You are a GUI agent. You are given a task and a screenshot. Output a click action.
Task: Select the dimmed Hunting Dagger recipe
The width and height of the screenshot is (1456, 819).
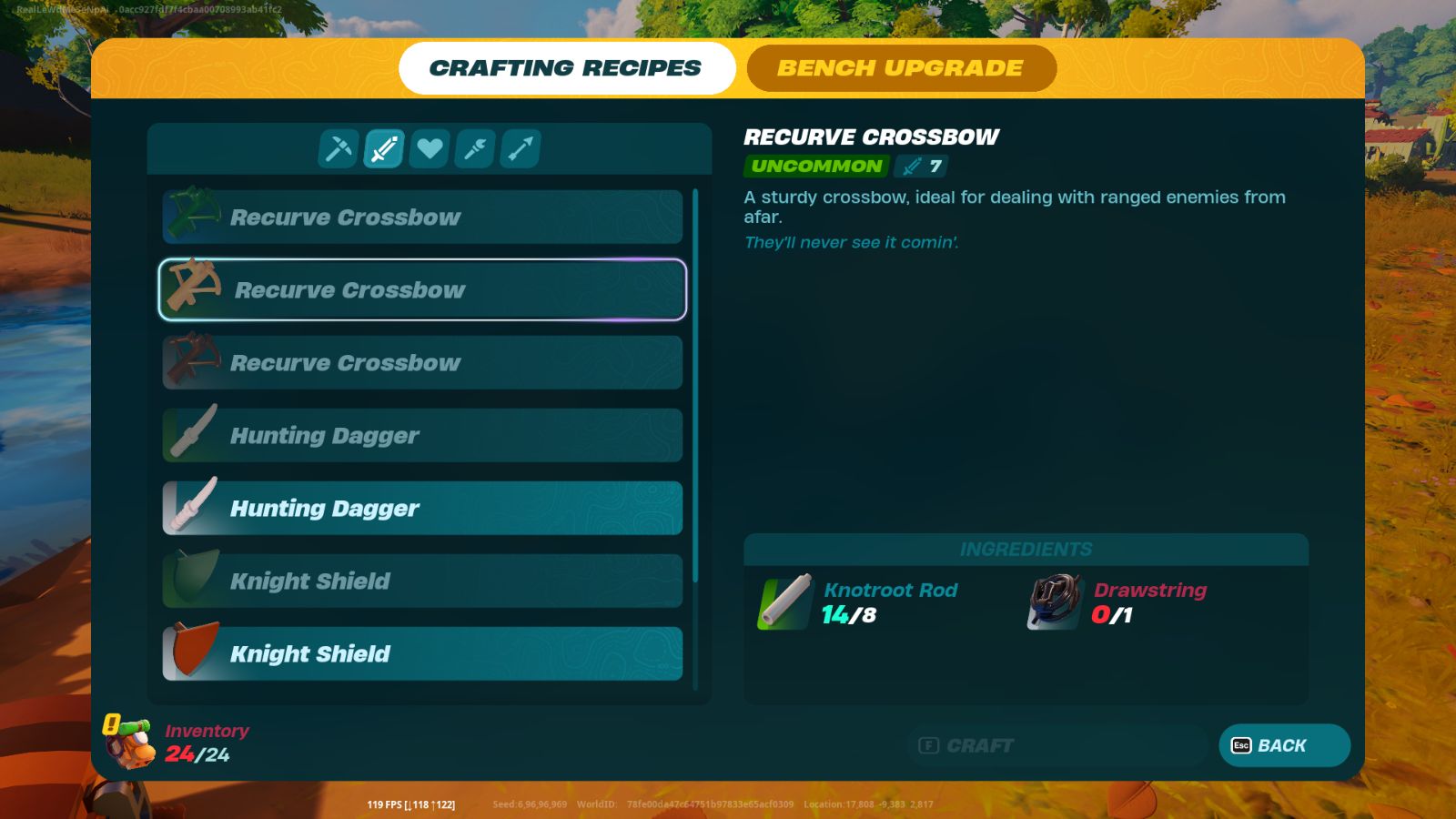(x=422, y=436)
